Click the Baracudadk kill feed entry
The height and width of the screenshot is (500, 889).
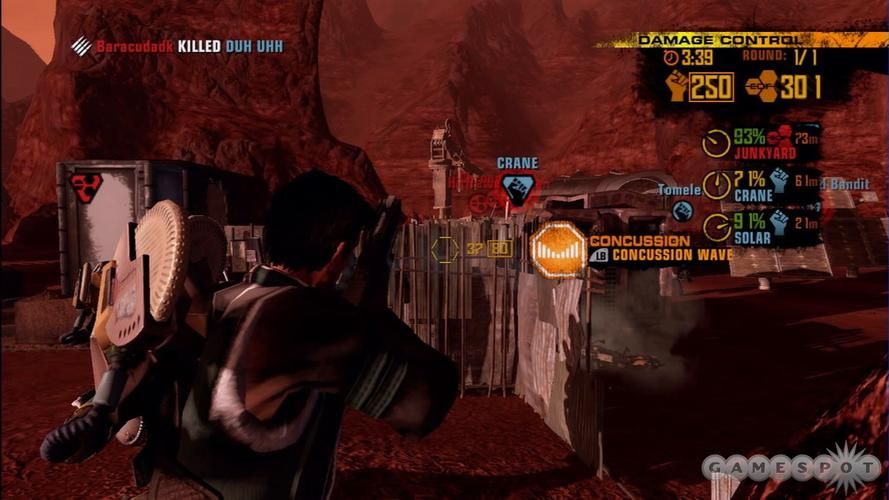(x=178, y=46)
